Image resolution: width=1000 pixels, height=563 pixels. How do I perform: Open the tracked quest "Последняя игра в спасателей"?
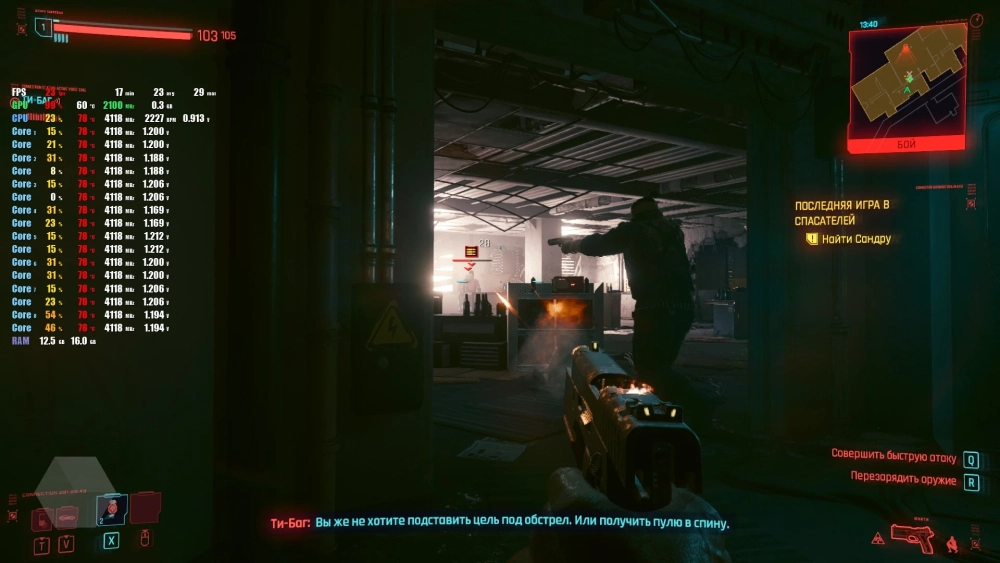coord(841,211)
